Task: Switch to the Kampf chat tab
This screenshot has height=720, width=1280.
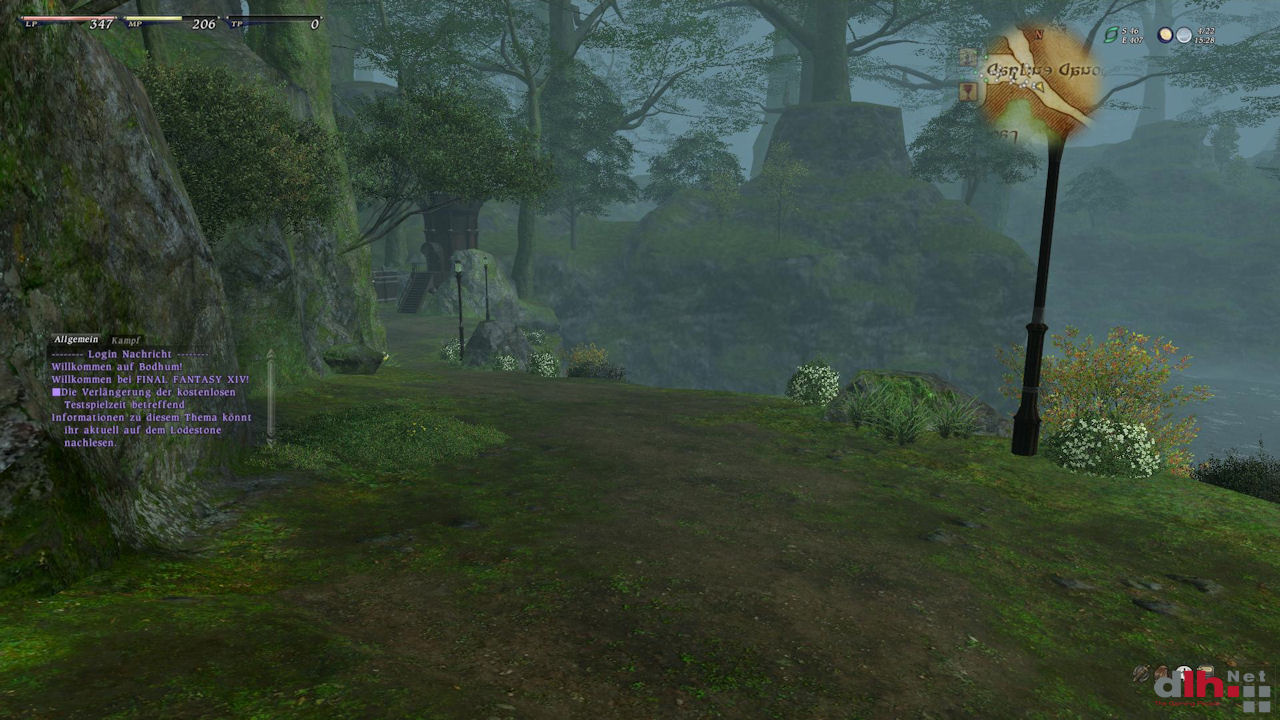Action: (125, 340)
